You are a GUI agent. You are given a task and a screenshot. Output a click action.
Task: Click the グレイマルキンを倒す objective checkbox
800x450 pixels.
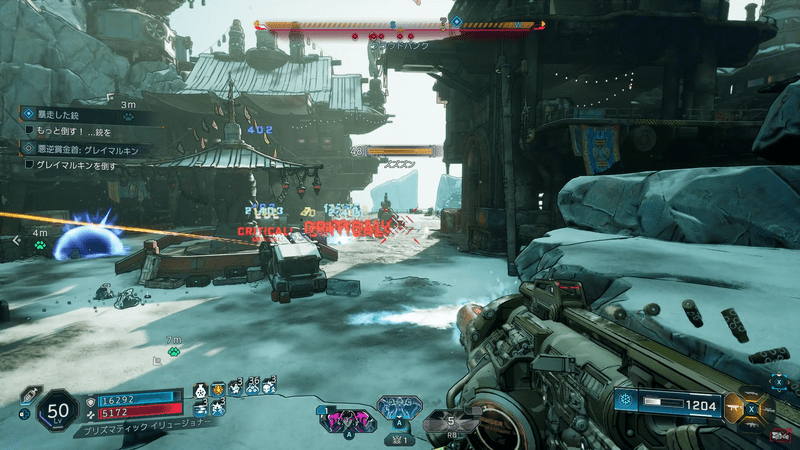click(30, 164)
